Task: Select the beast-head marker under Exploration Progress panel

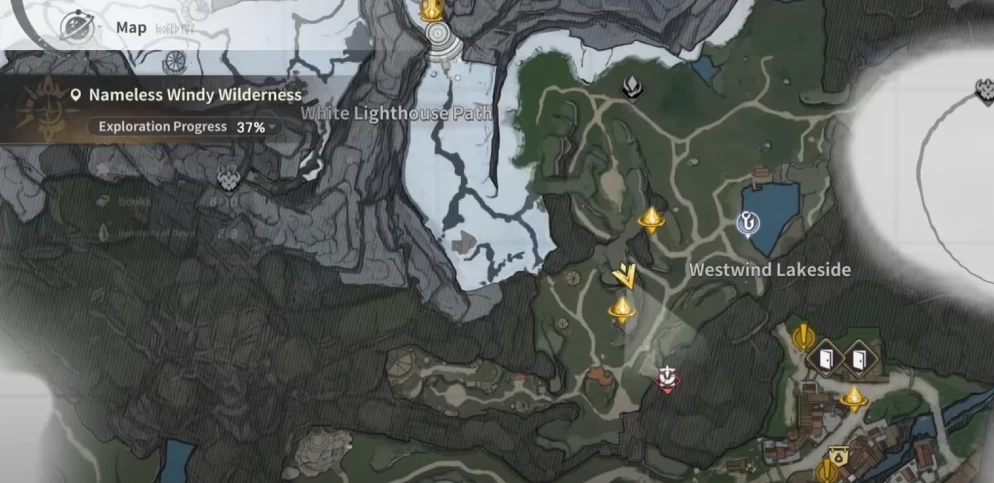Action: tap(228, 180)
